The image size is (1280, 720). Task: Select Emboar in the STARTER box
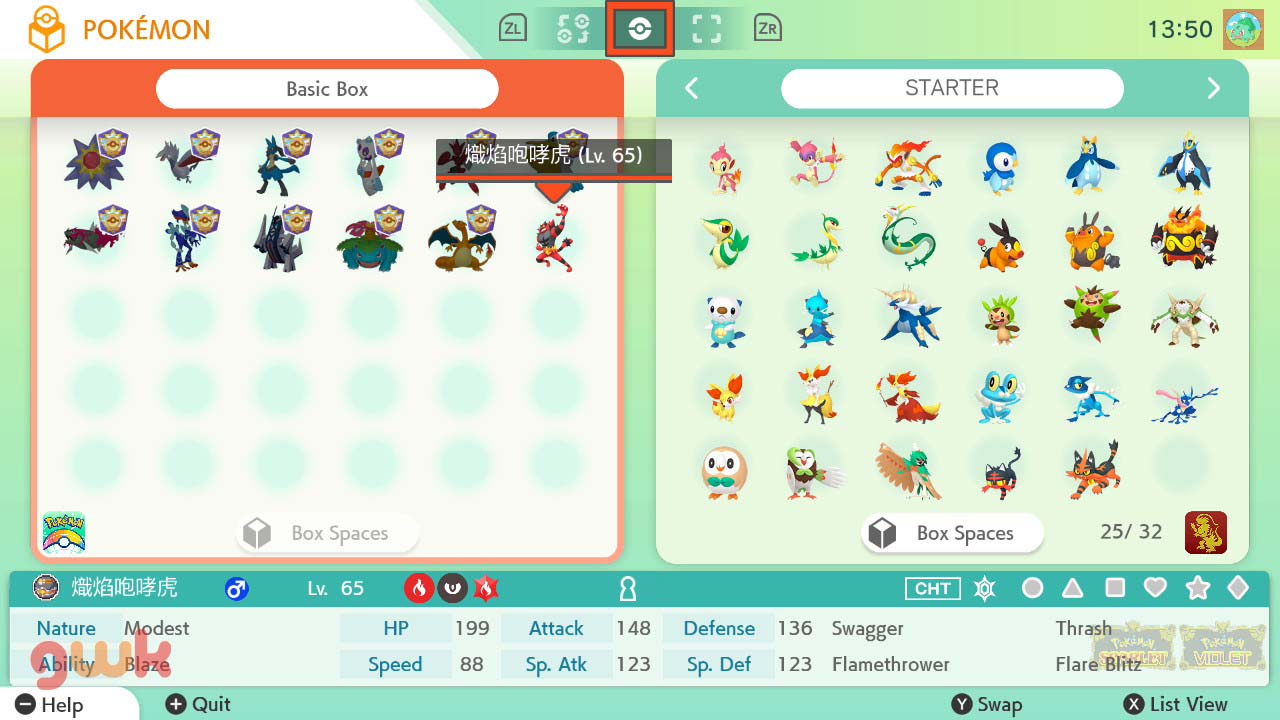point(1183,240)
